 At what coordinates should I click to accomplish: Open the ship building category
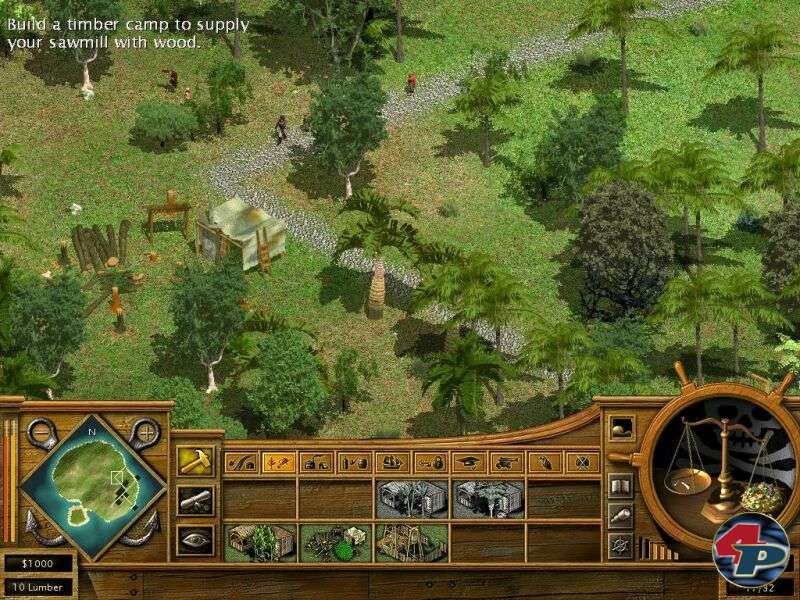click(392, 462)
